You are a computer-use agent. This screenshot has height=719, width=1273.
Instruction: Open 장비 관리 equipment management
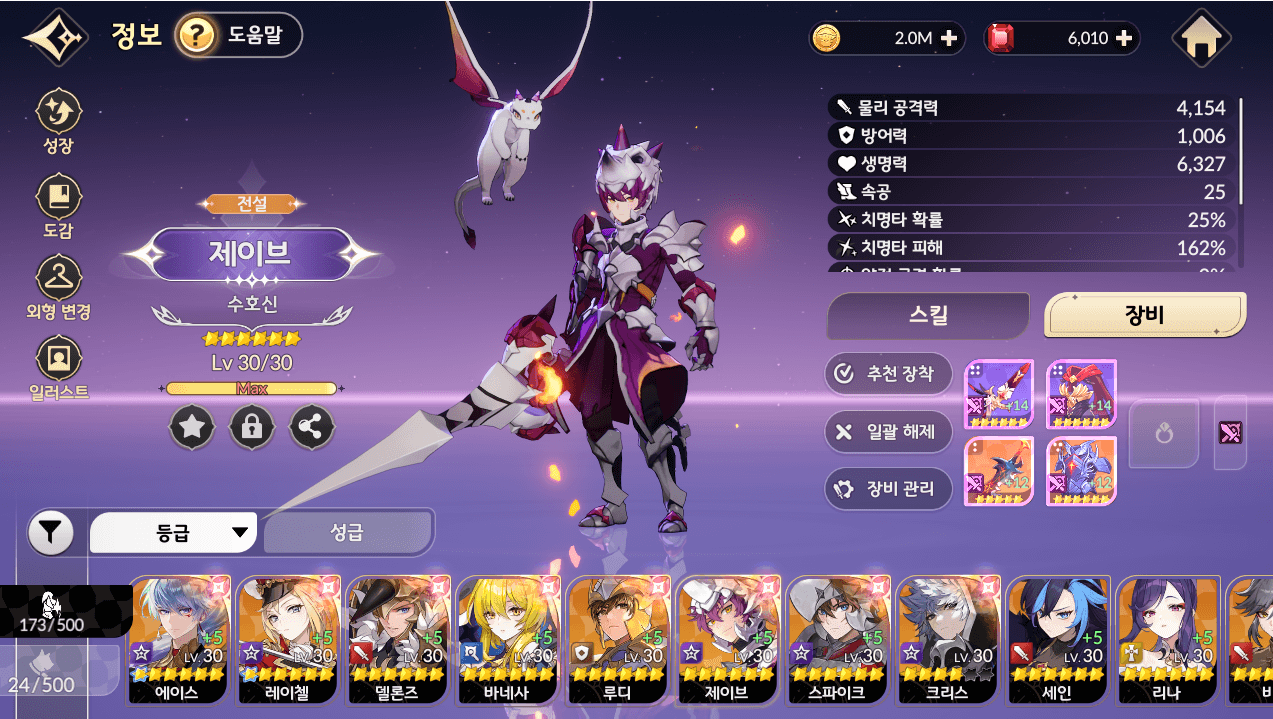[887, 489]
